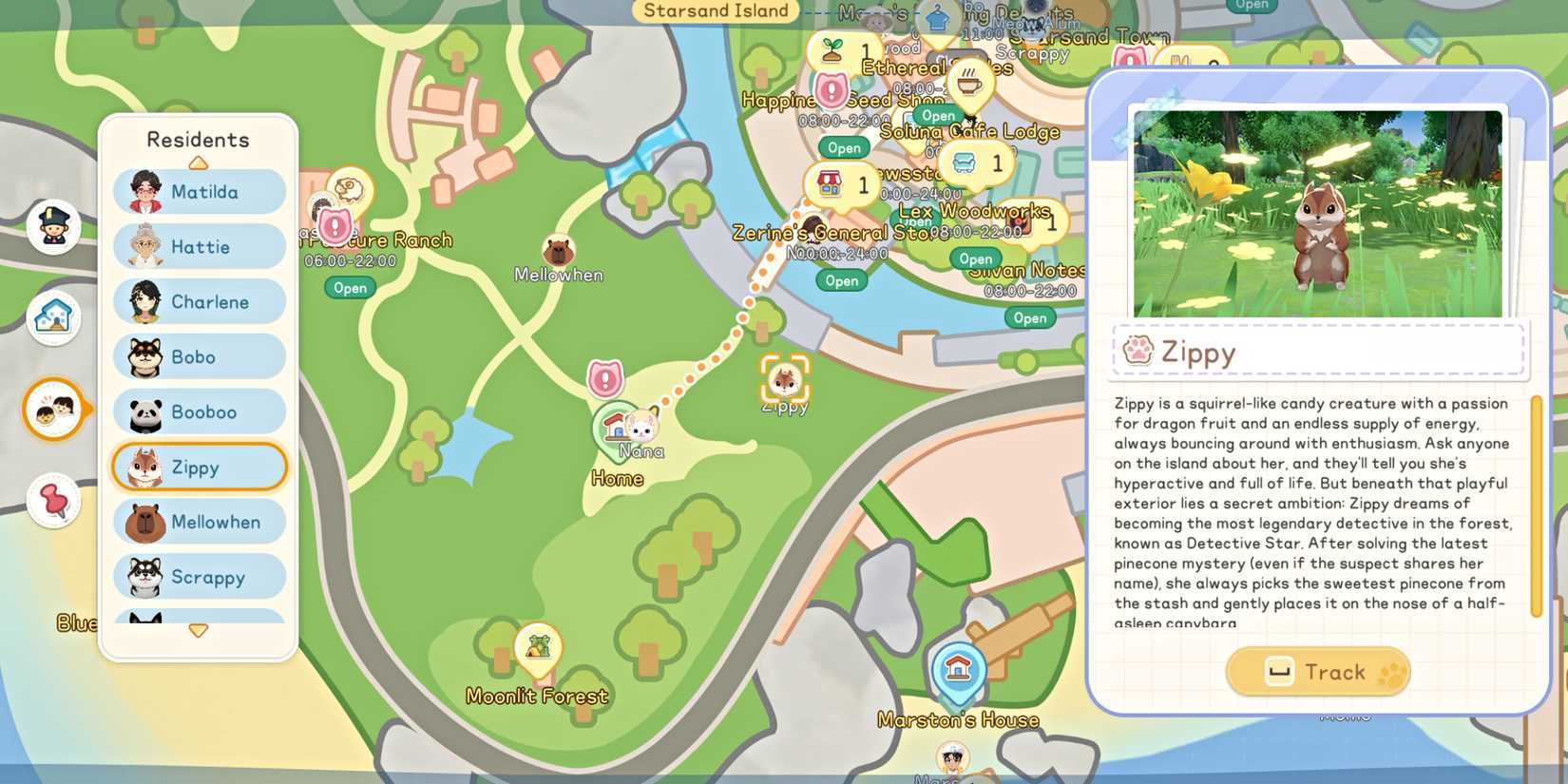Viewport: 1568px width, 784px height.
Task: Select the red map pin icon
Action: click(x=54, y=501)
